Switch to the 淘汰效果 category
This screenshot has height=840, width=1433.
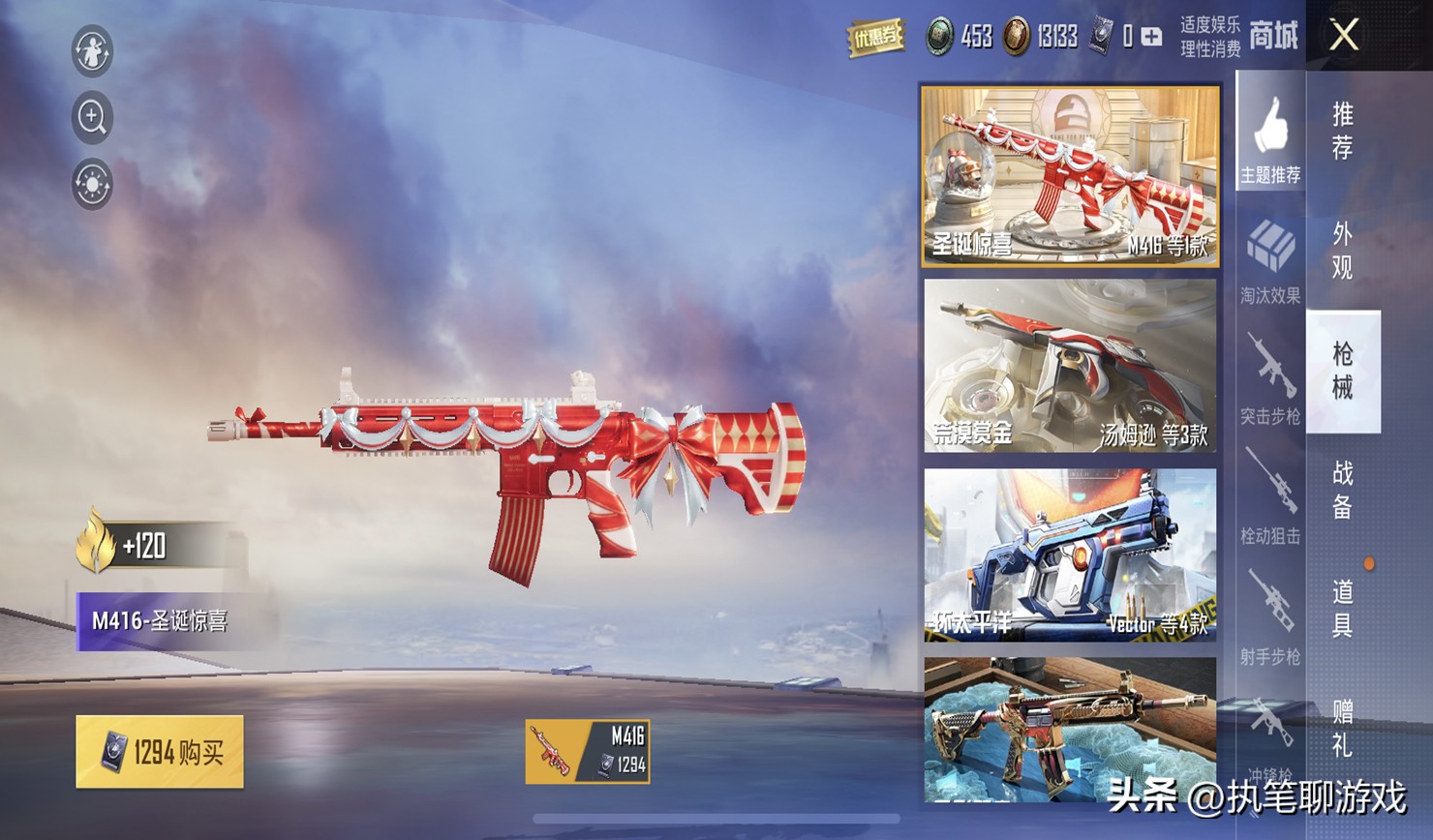[1270, 261]
